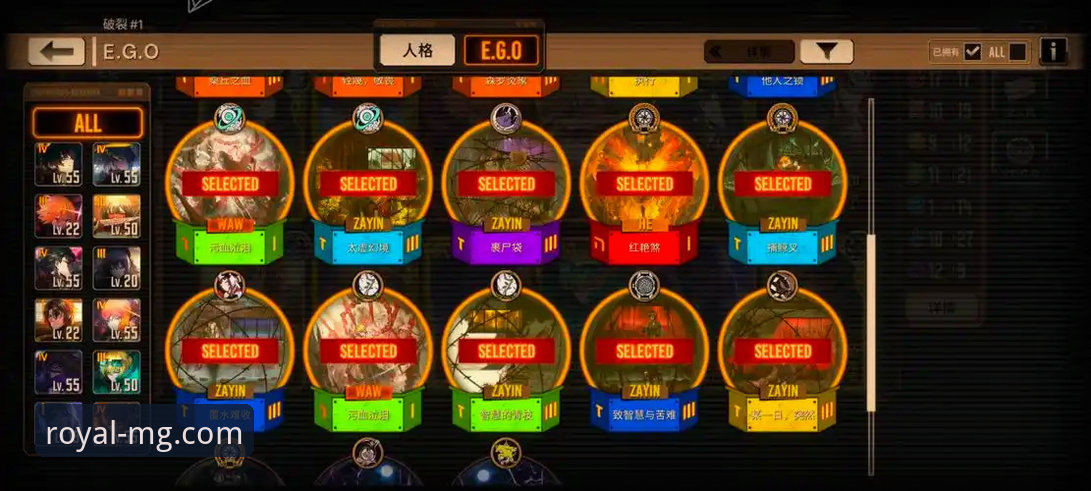Toggle the 已拥有 owned checkbox
This screenshot has width=1091, height=491.
point(972,52)
